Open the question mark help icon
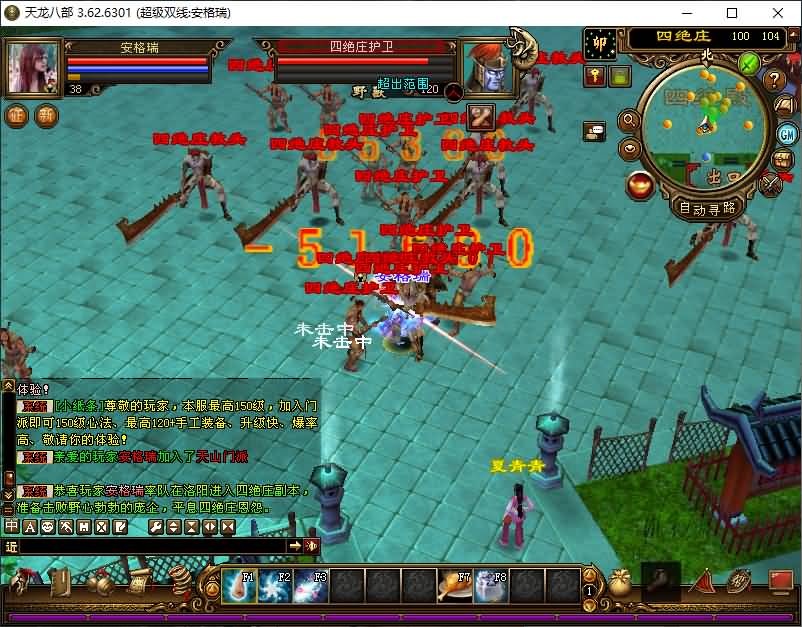 coord(773,79)
